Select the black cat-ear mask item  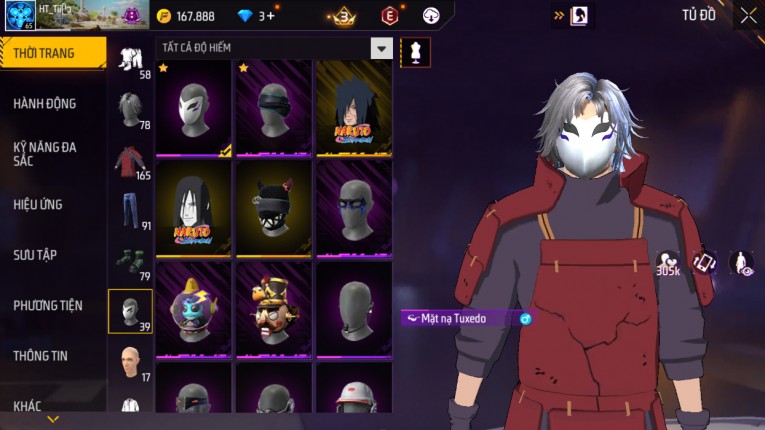coord(274,208)
